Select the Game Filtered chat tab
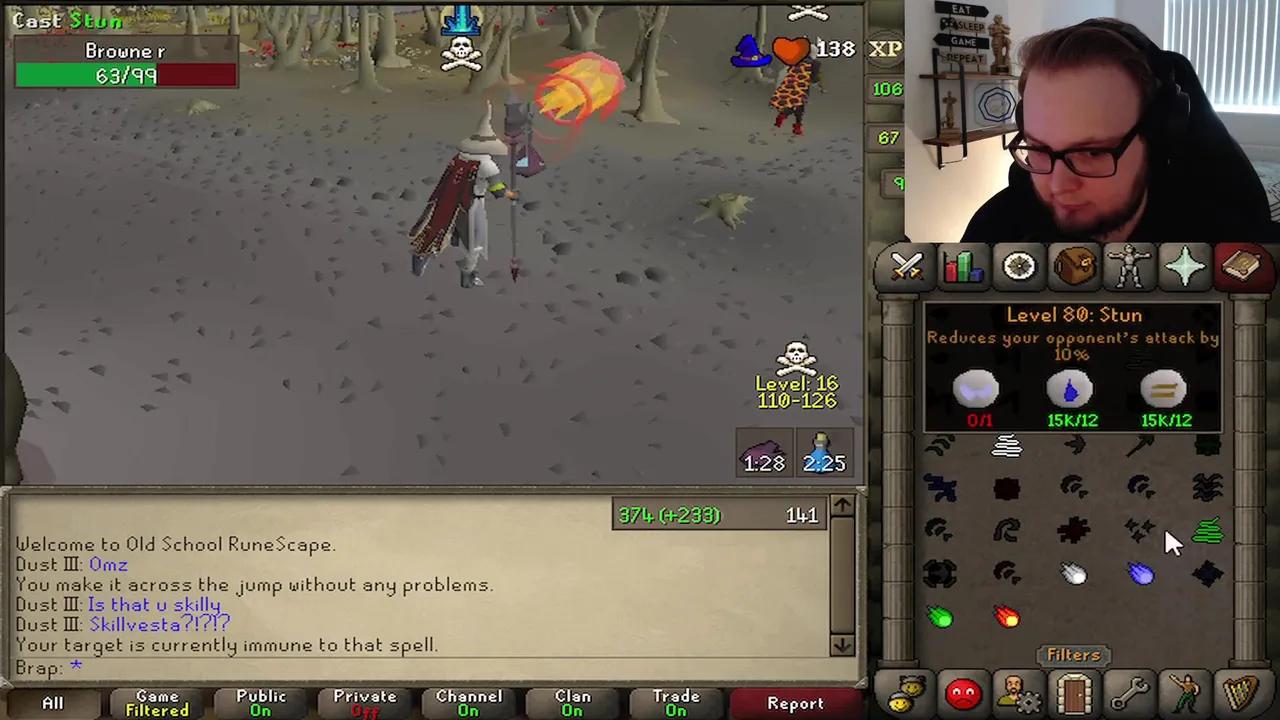Viewport: 1280px width, 720px height. tap(156, 702)
